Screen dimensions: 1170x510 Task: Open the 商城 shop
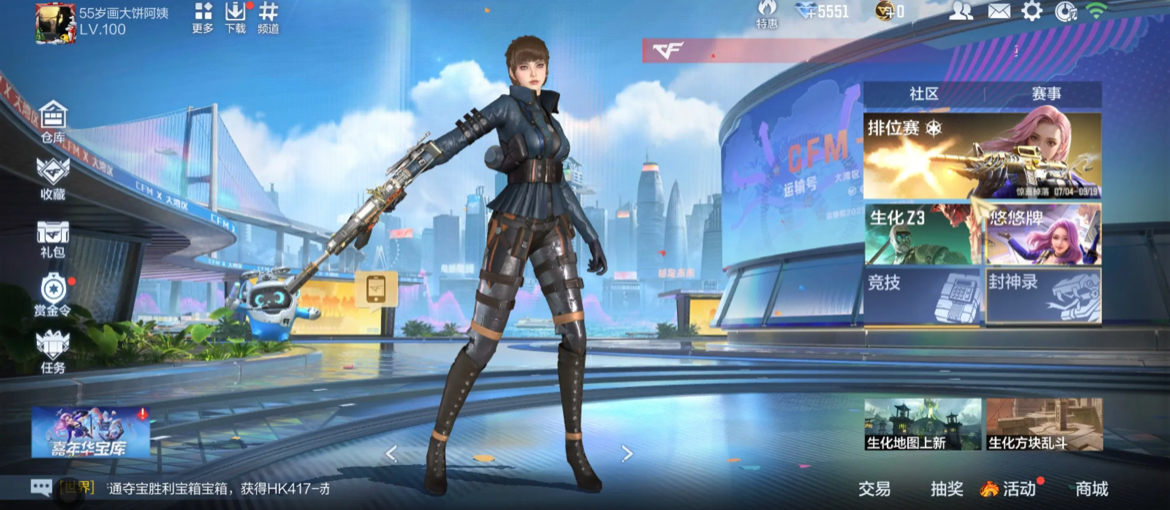(x=1091, y=489)
